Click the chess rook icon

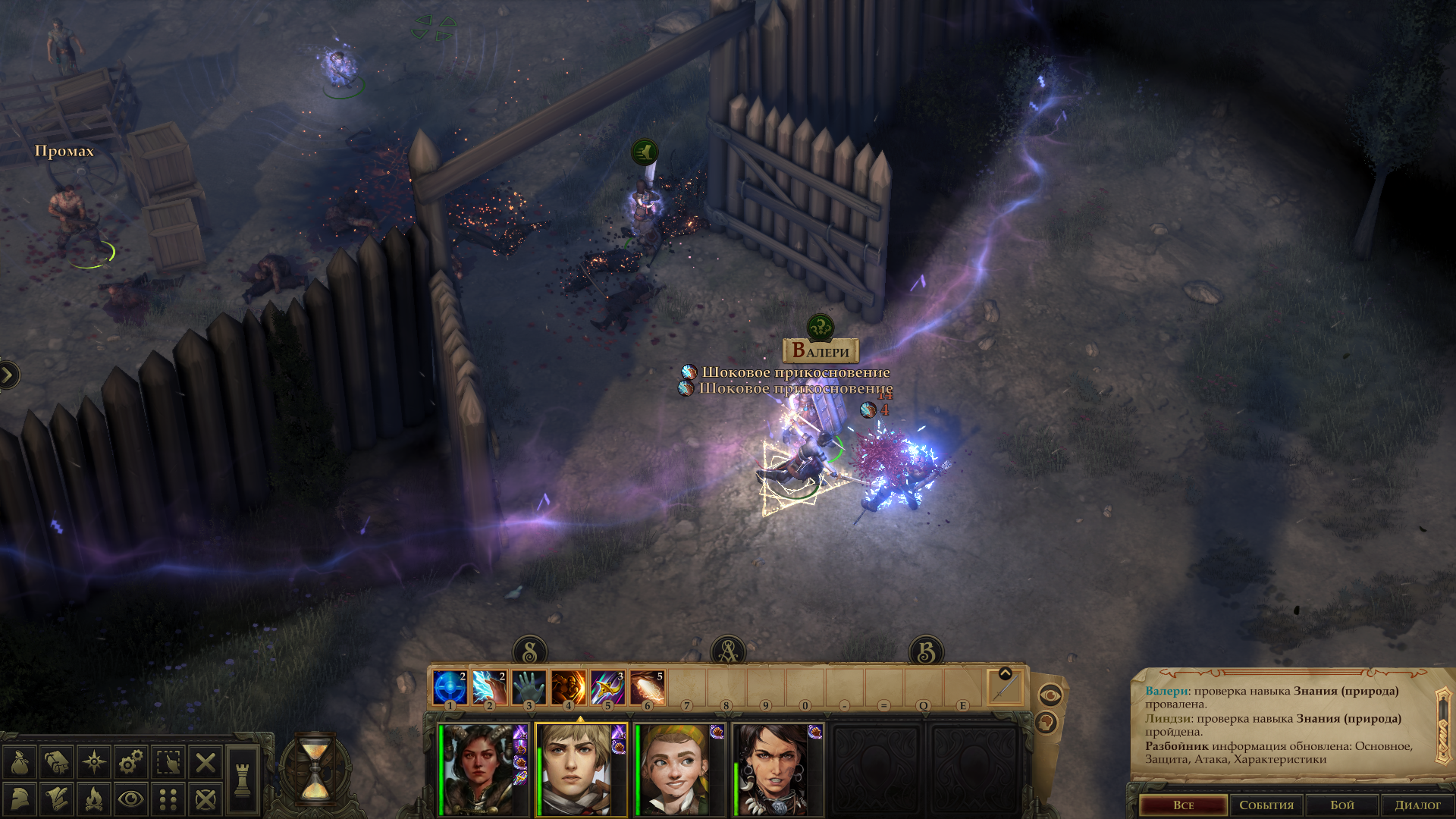(243, 780)
